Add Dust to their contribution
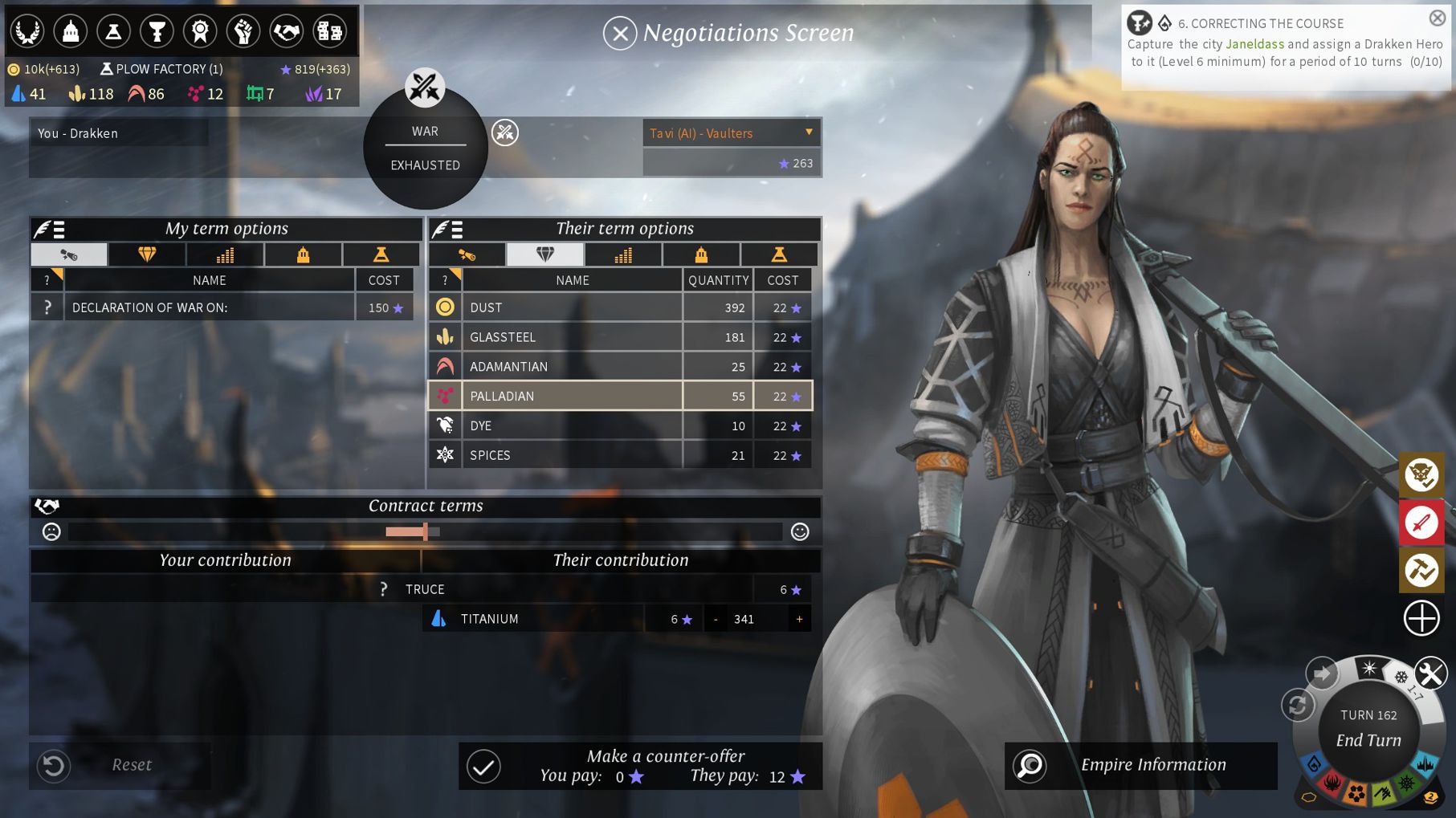 [x=572, y=307]
